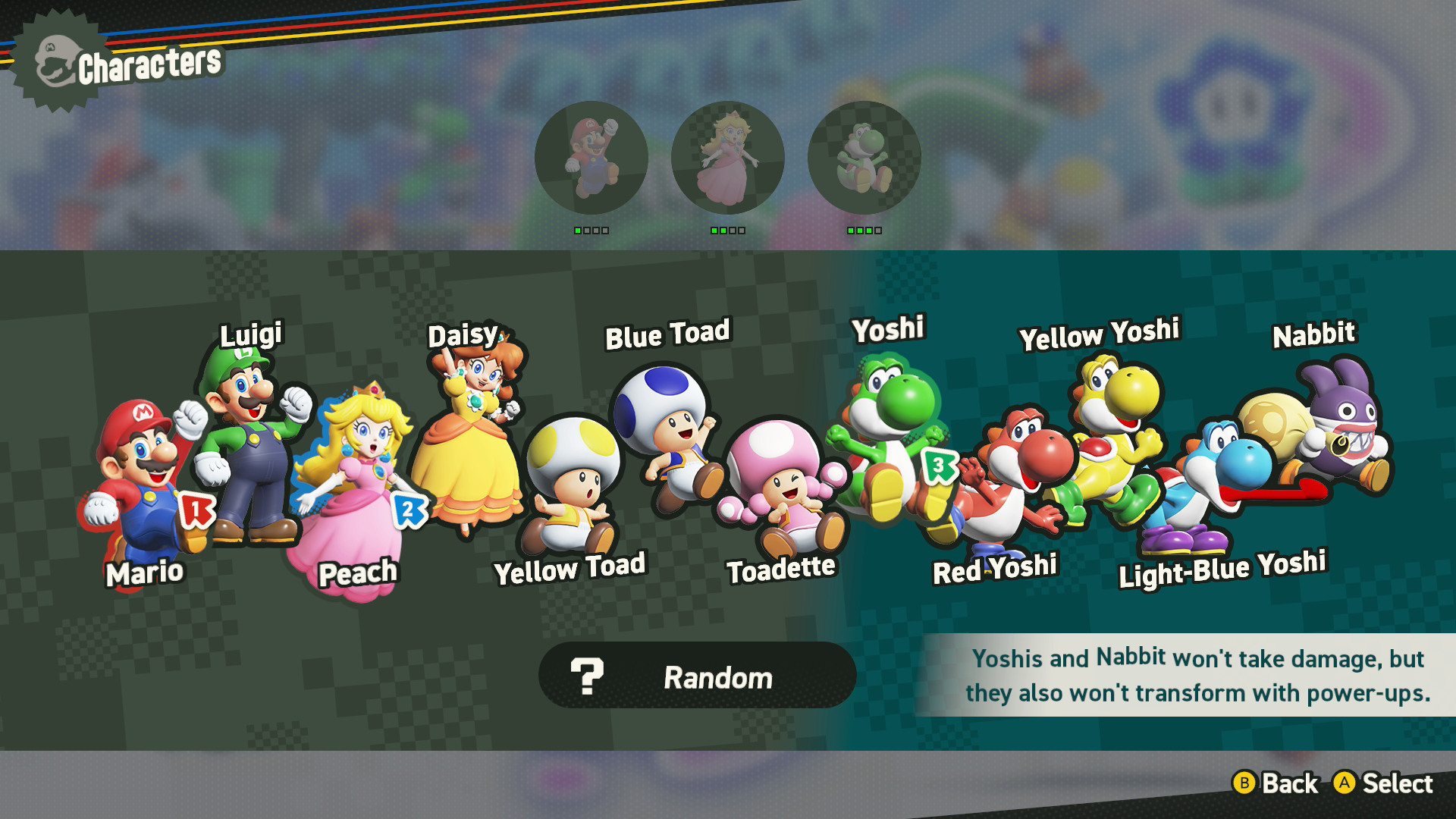Pick Red Yoshi from the roster
This screenshot has height=819, width=1456.
[x=1009, y=478]
